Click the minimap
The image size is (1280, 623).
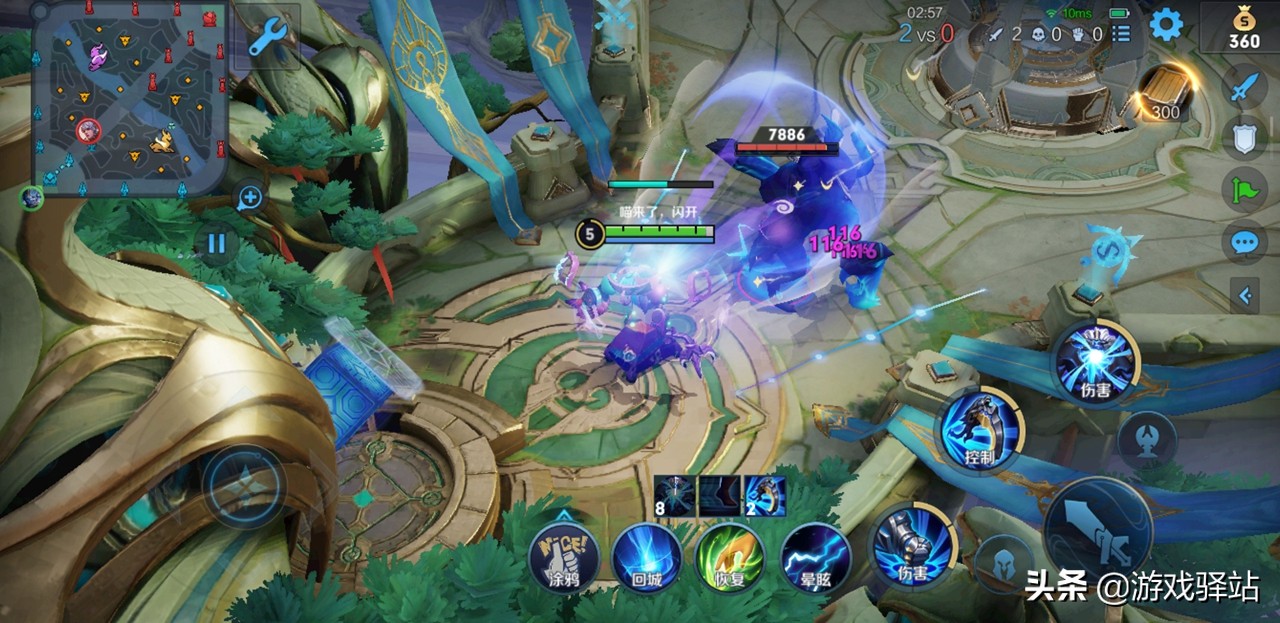tap(130, 98)
